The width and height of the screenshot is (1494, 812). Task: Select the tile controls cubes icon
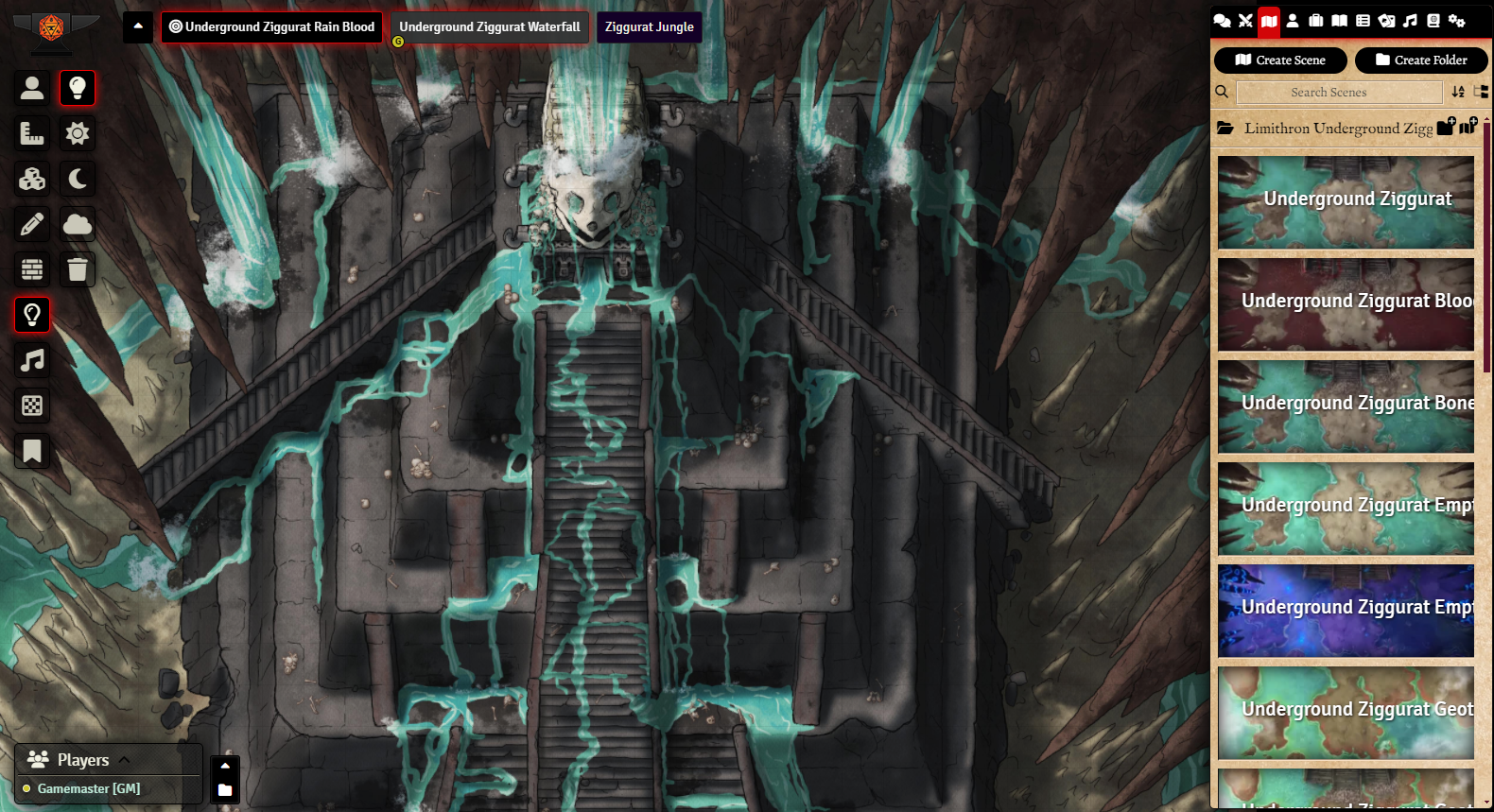coord(32,179)
